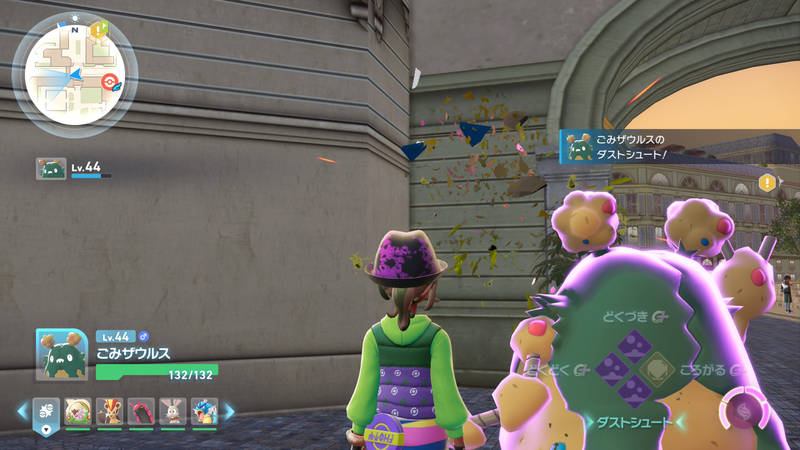This screenshot has width=800, height=450.
Task: Switch to the orange fox party Pokémon
Action: 110,411
